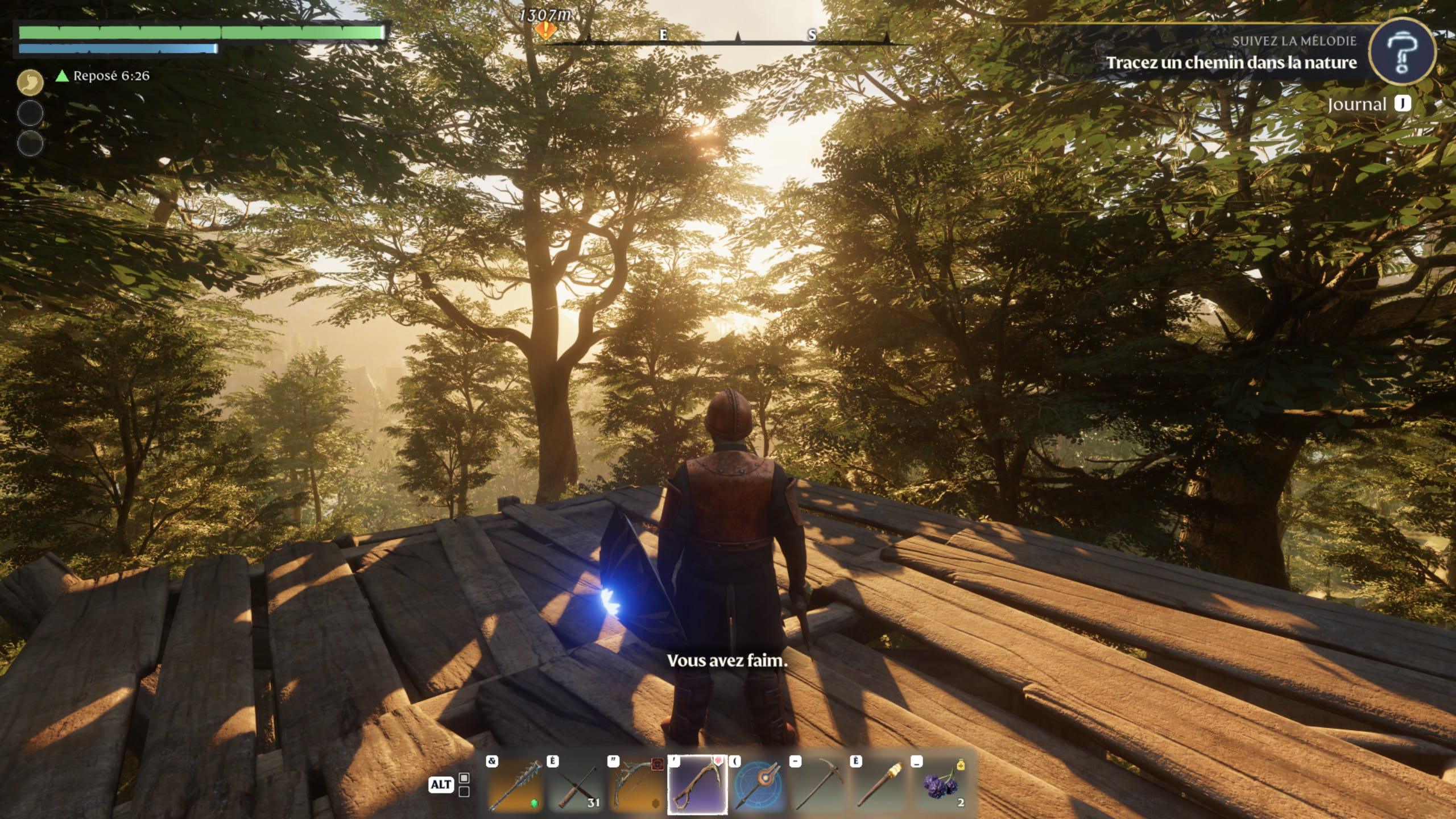Viewport: 1456px width, 819px height.
Task: Switch hotbar with the top page indicator square
Action: pyautogui.click(x=464, y=778)
